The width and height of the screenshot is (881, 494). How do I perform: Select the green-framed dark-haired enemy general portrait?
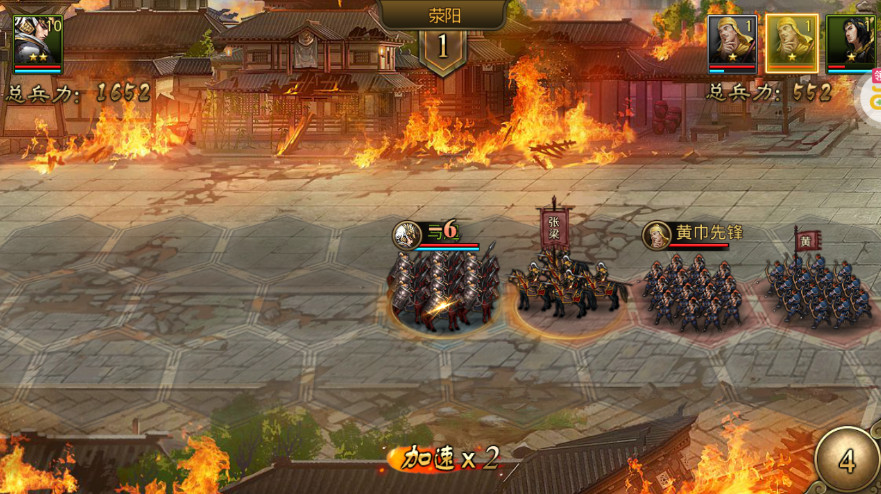click(848, 43)
